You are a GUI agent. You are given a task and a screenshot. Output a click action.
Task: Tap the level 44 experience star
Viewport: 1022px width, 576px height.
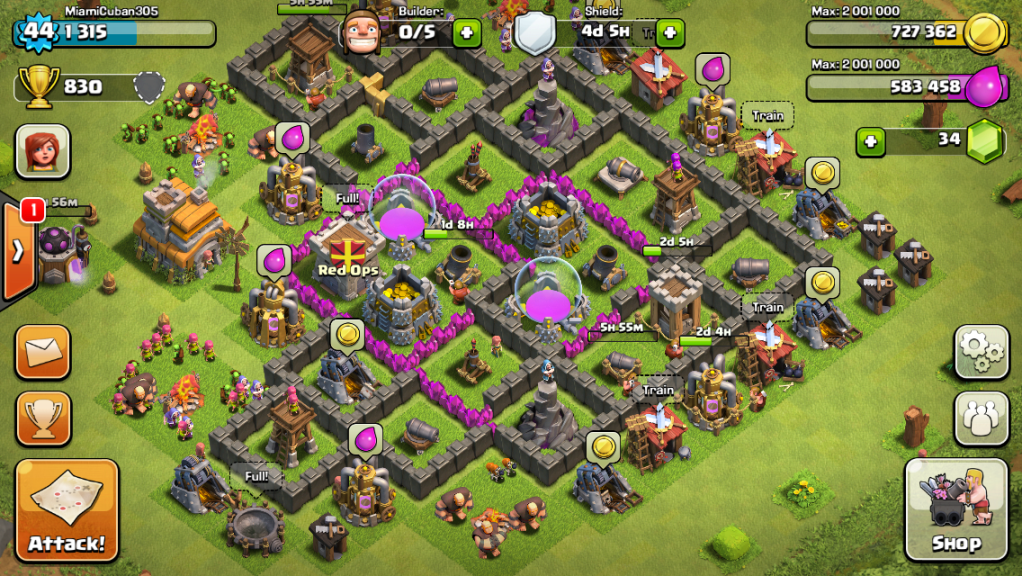[38, 31]
